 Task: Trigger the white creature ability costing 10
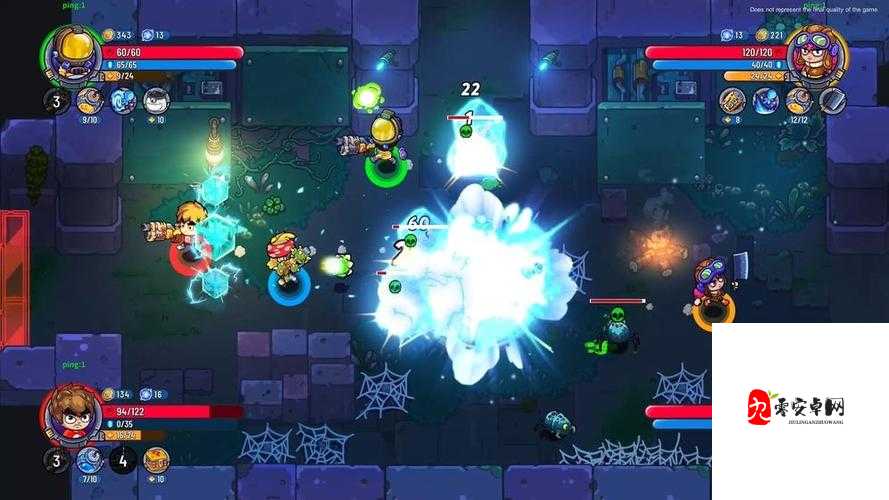pyautogui.click(x=155, y=100)
